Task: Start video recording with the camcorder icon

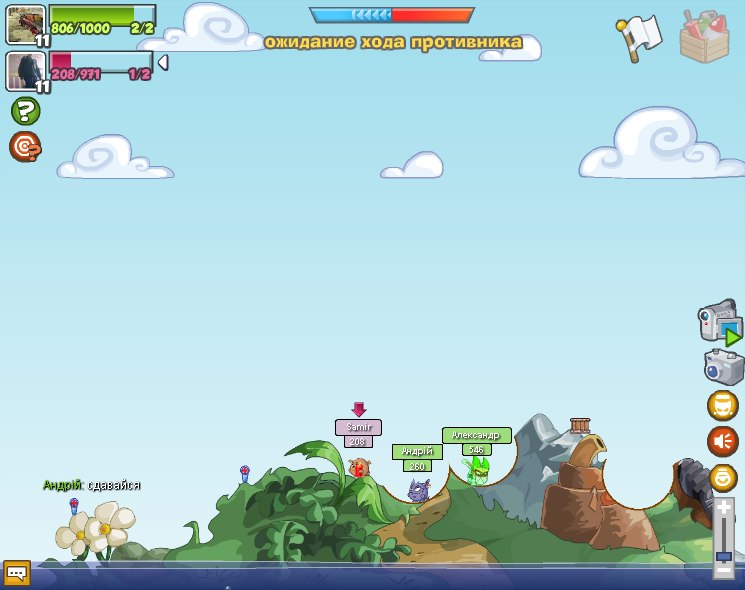Action: [720, 323]
